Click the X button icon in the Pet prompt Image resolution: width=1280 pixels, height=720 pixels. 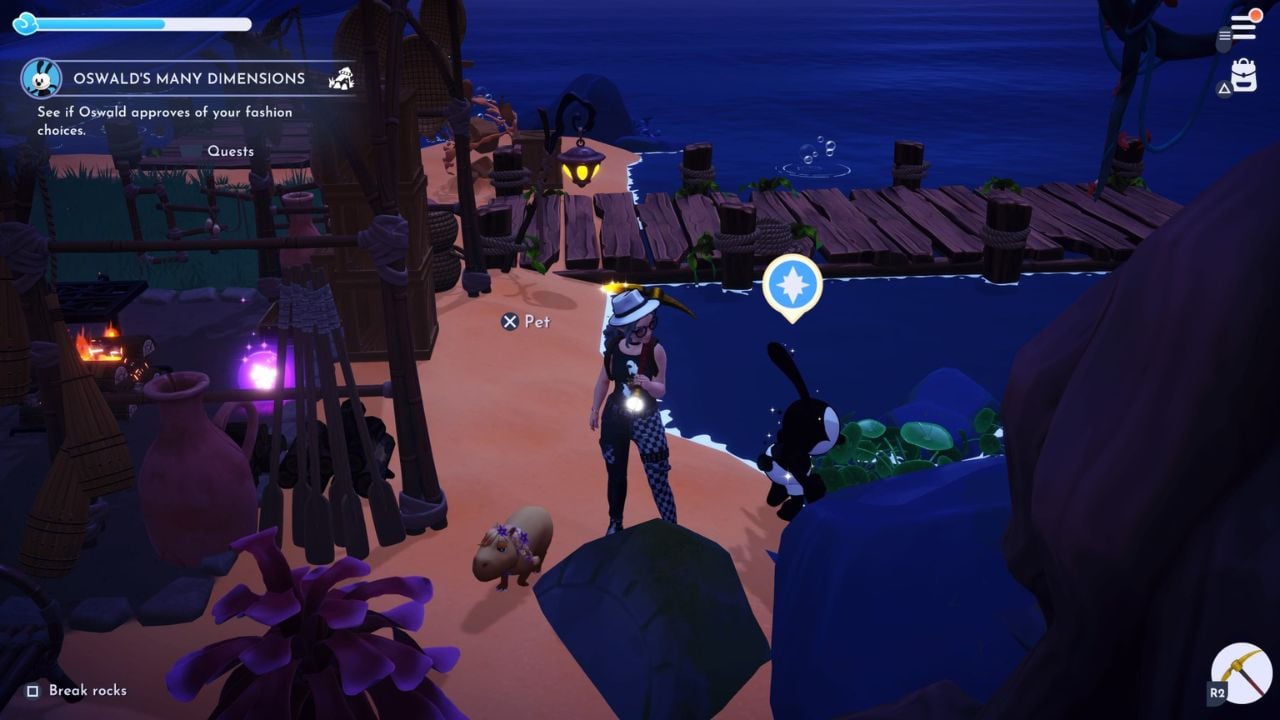click(x=510, y=323)
